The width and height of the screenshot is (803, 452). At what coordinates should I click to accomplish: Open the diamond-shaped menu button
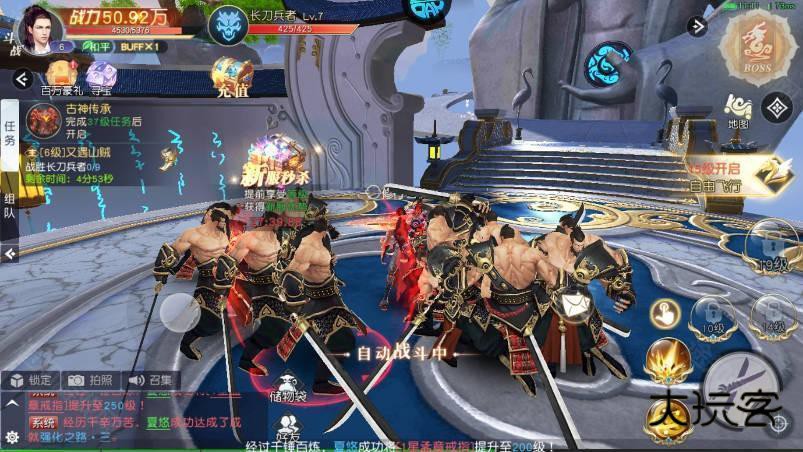pos(777,105)
